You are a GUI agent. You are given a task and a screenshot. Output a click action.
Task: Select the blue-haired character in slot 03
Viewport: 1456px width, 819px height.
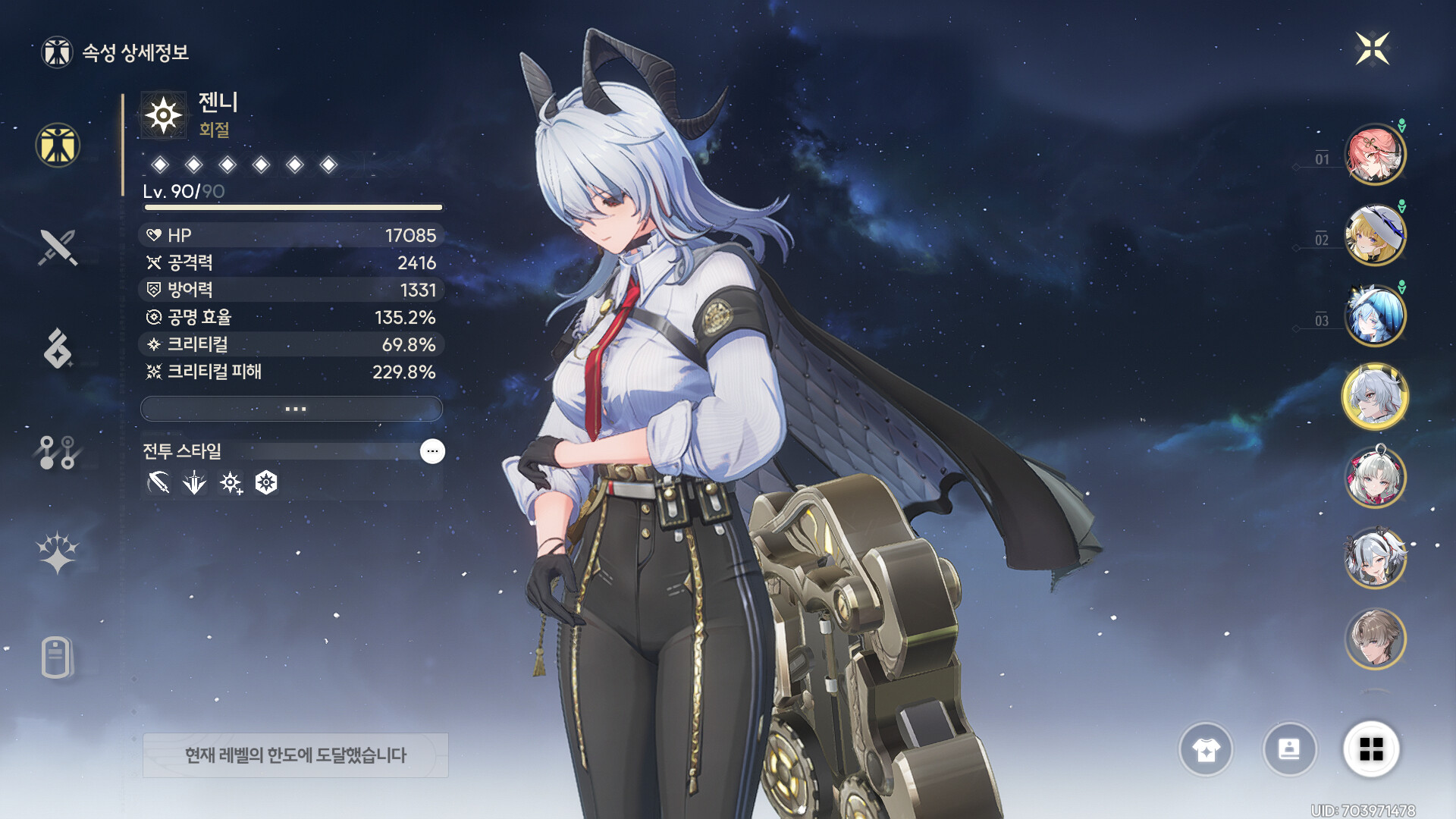pos(1375,315)
